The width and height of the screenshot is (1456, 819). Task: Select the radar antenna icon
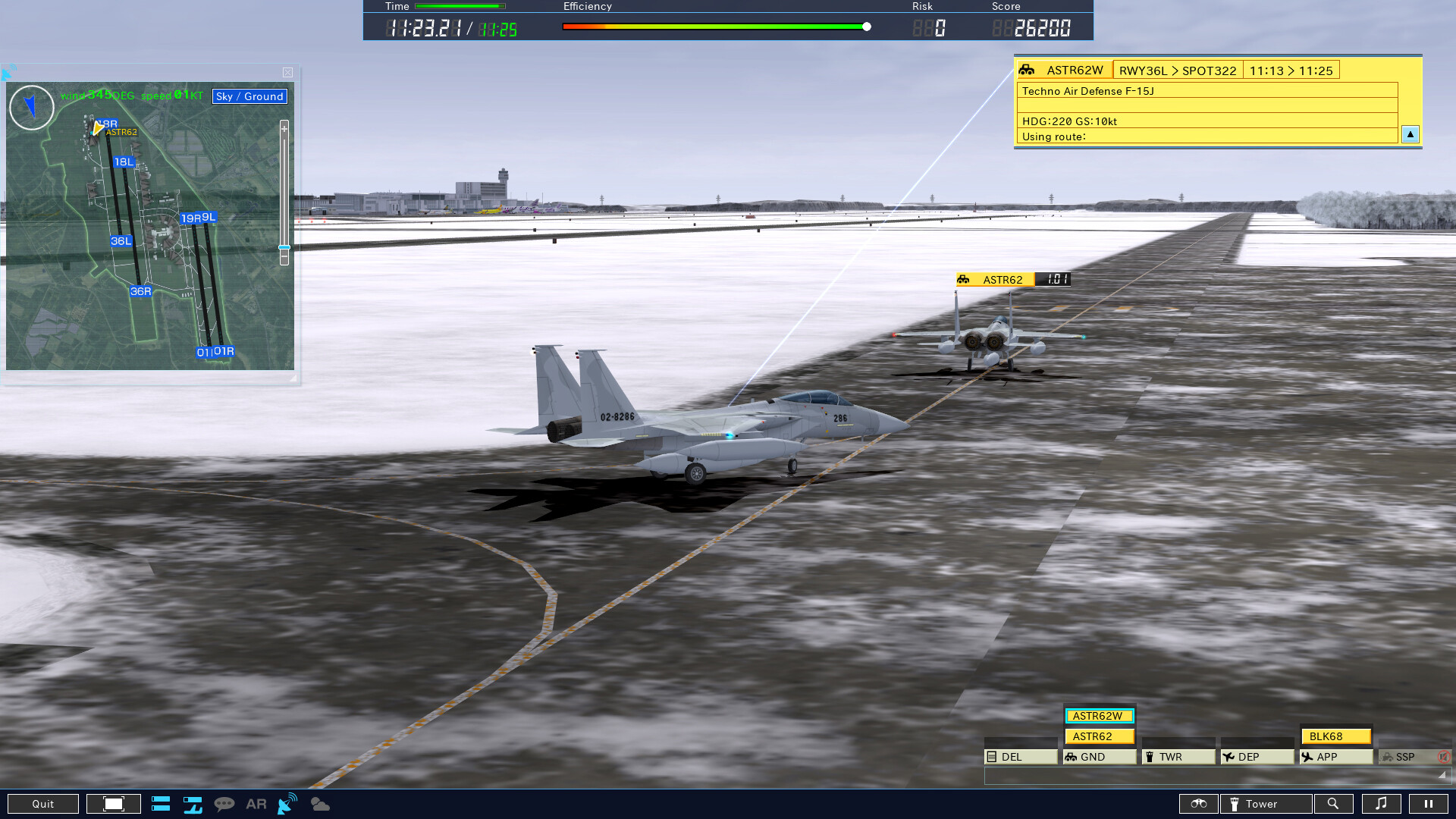pyautogui.click(x=286, y=803)
